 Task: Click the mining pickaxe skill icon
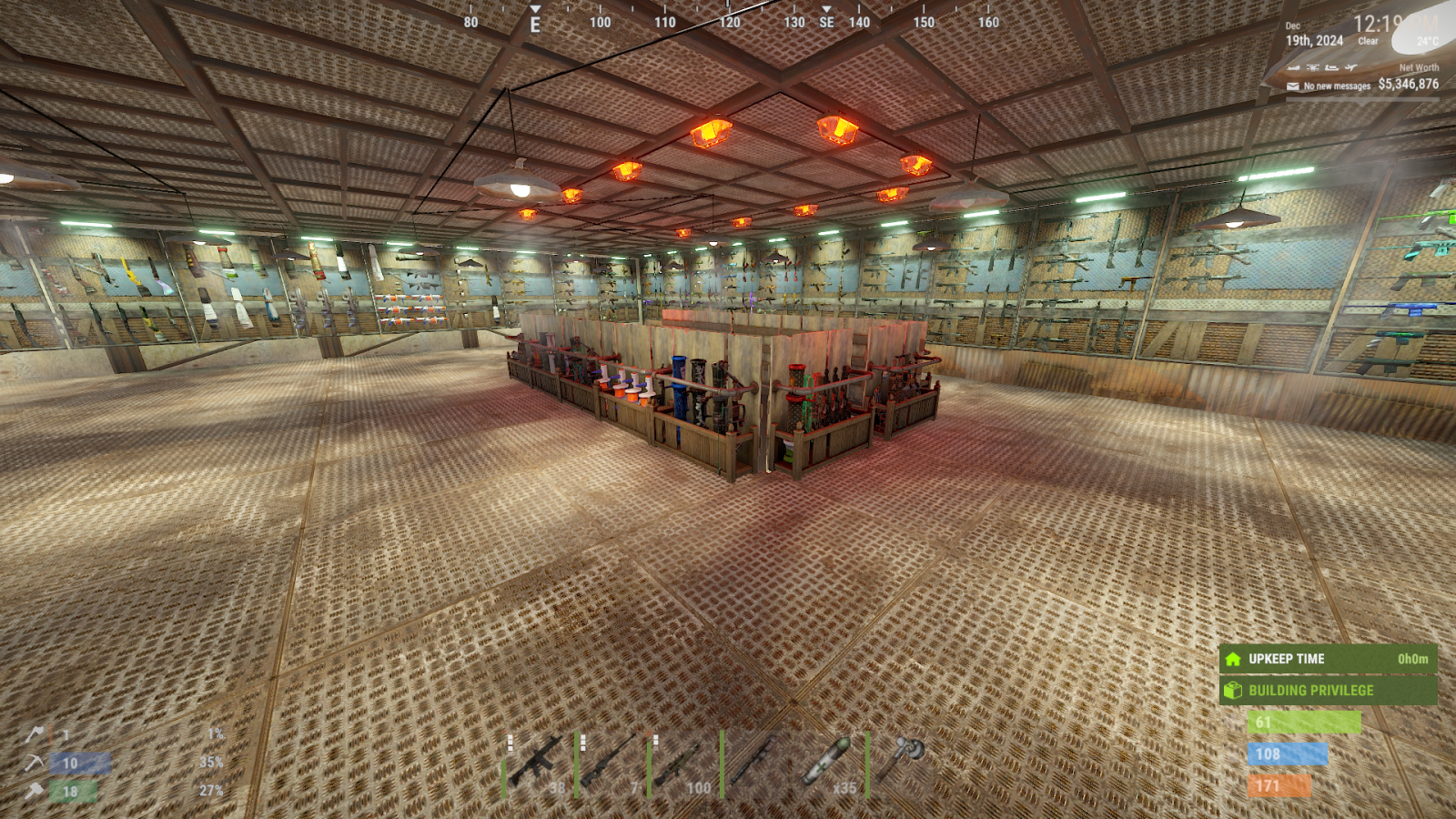pyautogui.click(x=35, y=763)
